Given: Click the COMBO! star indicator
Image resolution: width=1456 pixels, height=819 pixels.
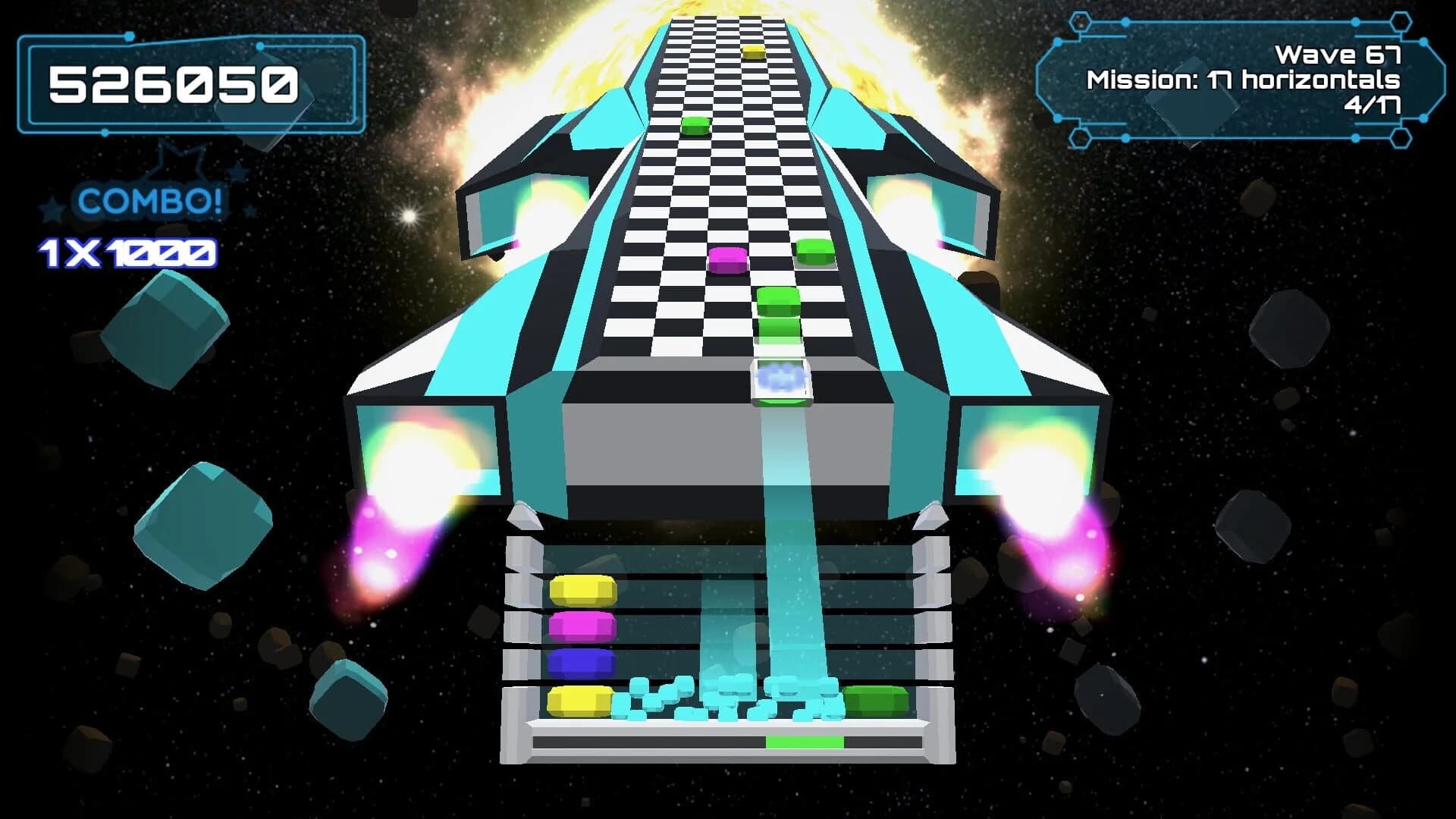Looking at the screenshot, I should coord(148,202).
